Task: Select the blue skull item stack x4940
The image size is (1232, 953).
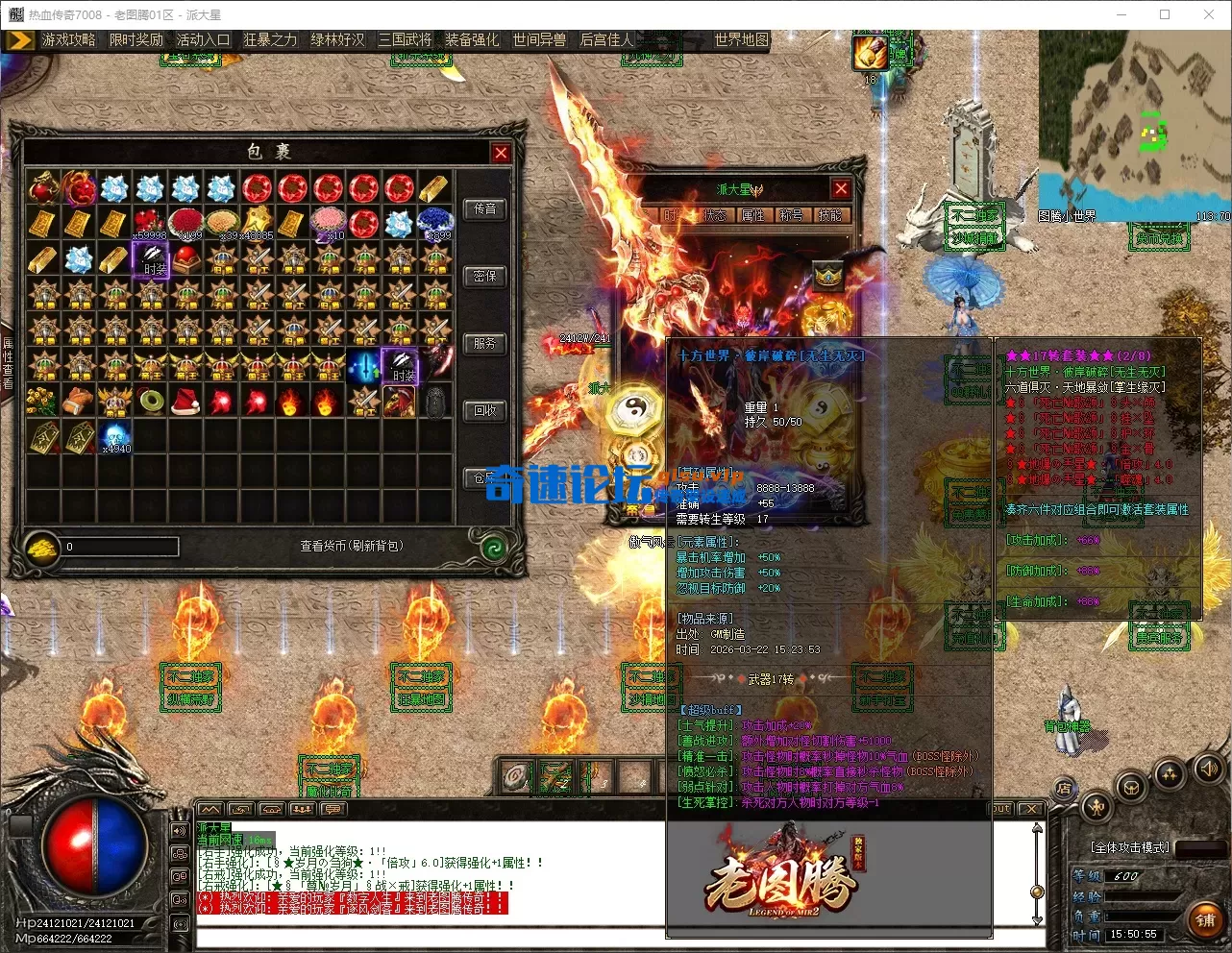Action: tap(114, 435)
